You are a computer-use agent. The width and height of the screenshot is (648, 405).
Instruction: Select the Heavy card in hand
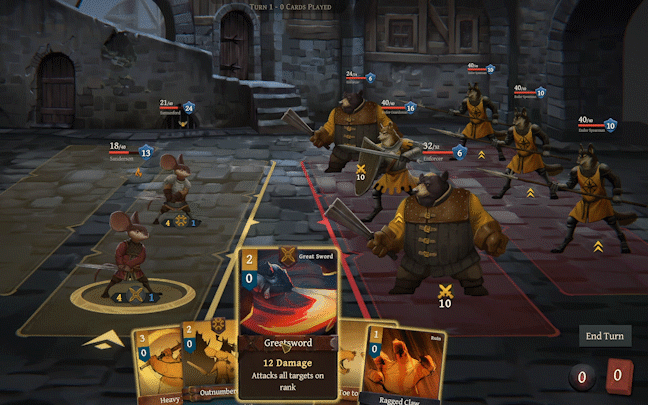point(155,368)
